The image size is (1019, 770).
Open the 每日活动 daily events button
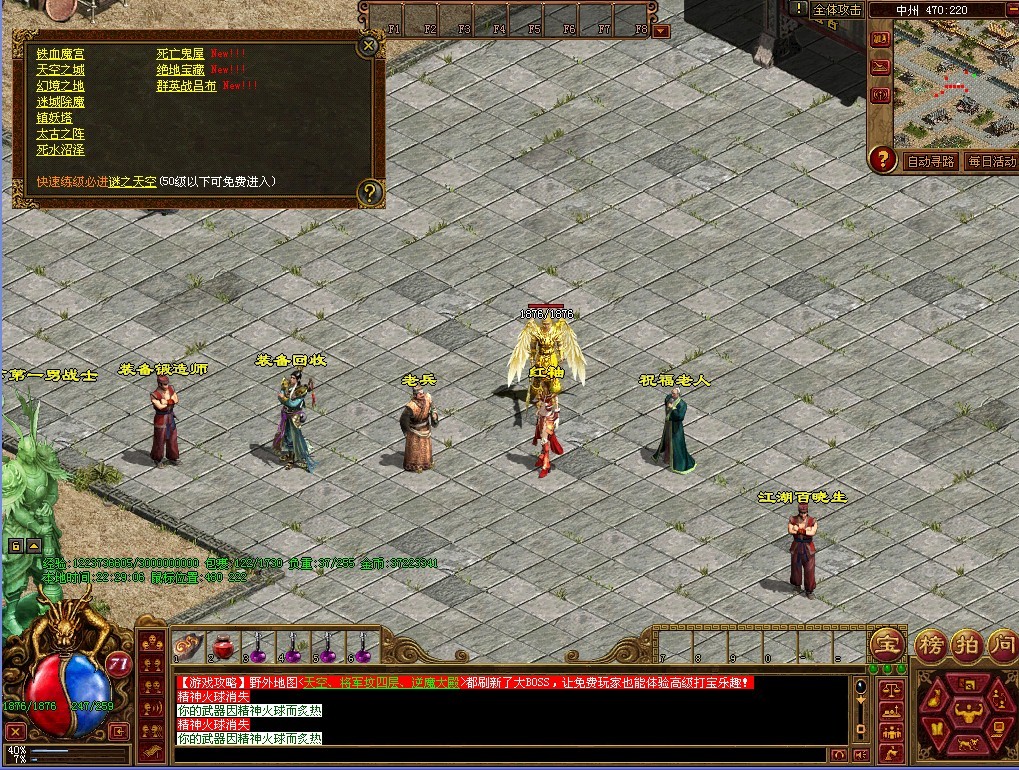(x=991, y=161)
